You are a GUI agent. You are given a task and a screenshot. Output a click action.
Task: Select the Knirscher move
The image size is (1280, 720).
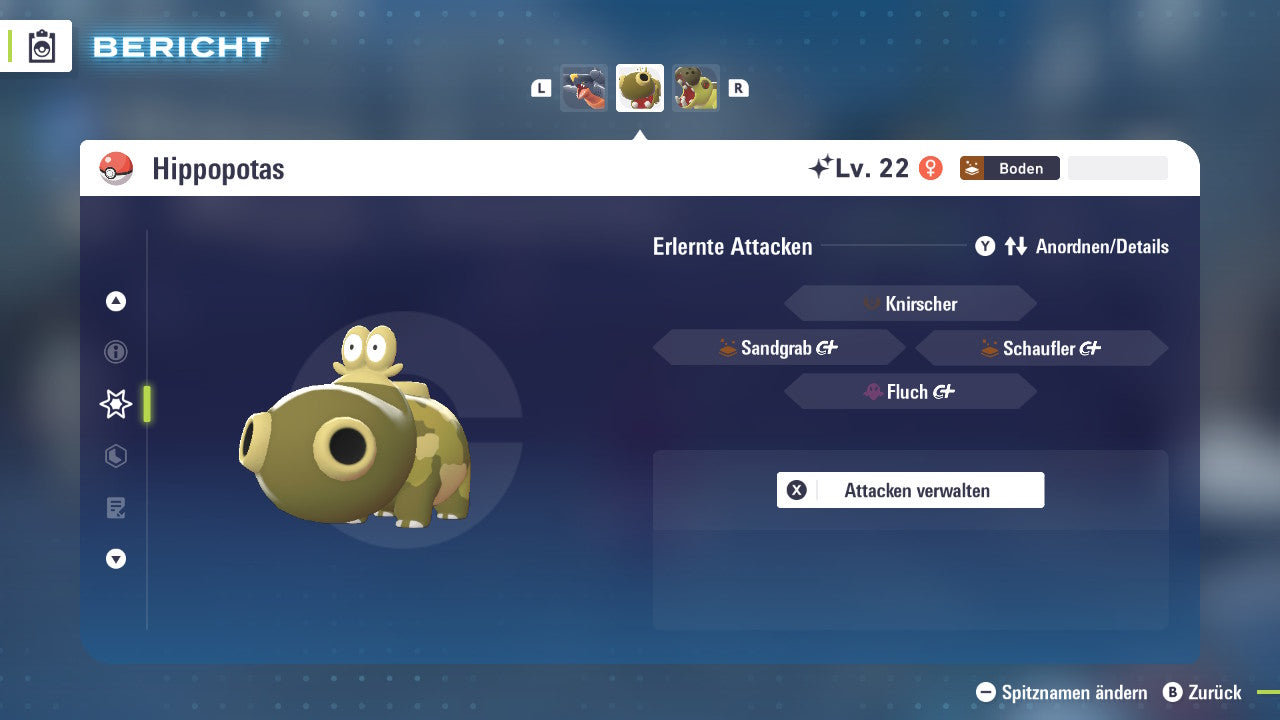(x=910, y=303)
